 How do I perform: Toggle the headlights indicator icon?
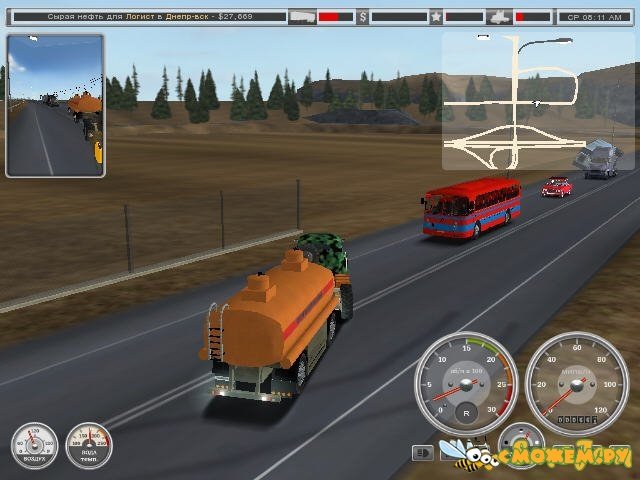(x=423, y=454)
